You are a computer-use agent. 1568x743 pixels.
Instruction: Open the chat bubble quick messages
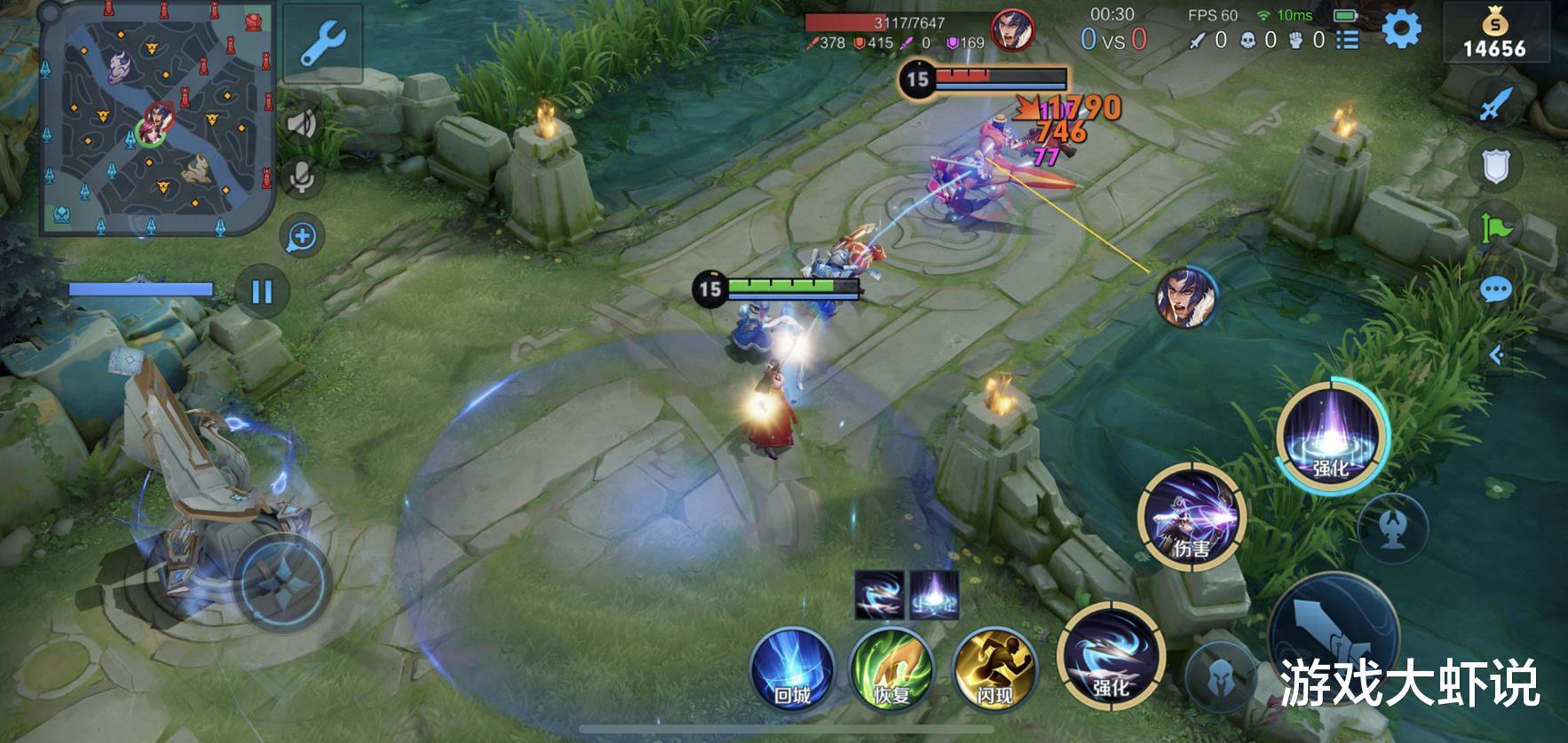1495,290
